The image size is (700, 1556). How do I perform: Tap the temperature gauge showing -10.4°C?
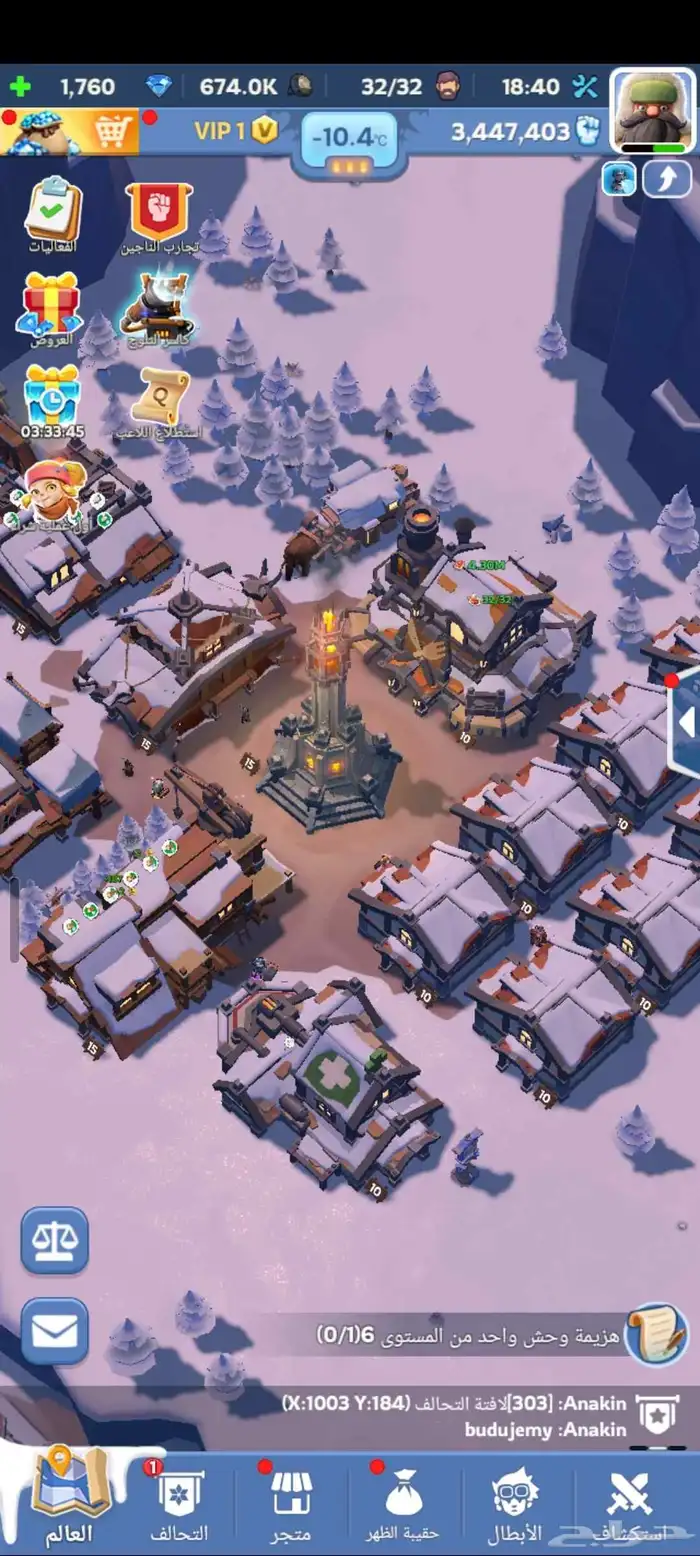pyautogui.click(x=348, y=140)
